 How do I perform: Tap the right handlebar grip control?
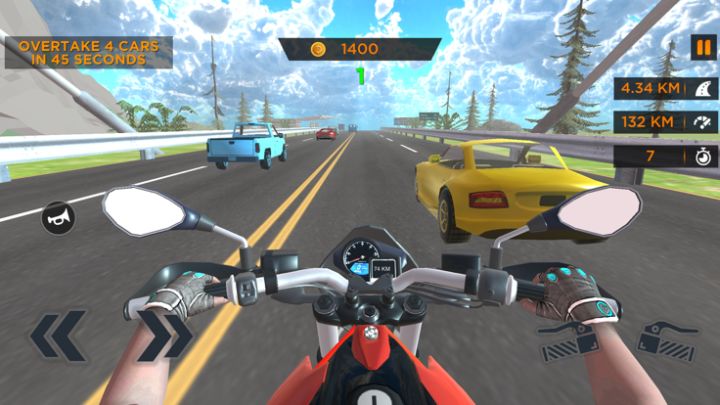point(667,339)
